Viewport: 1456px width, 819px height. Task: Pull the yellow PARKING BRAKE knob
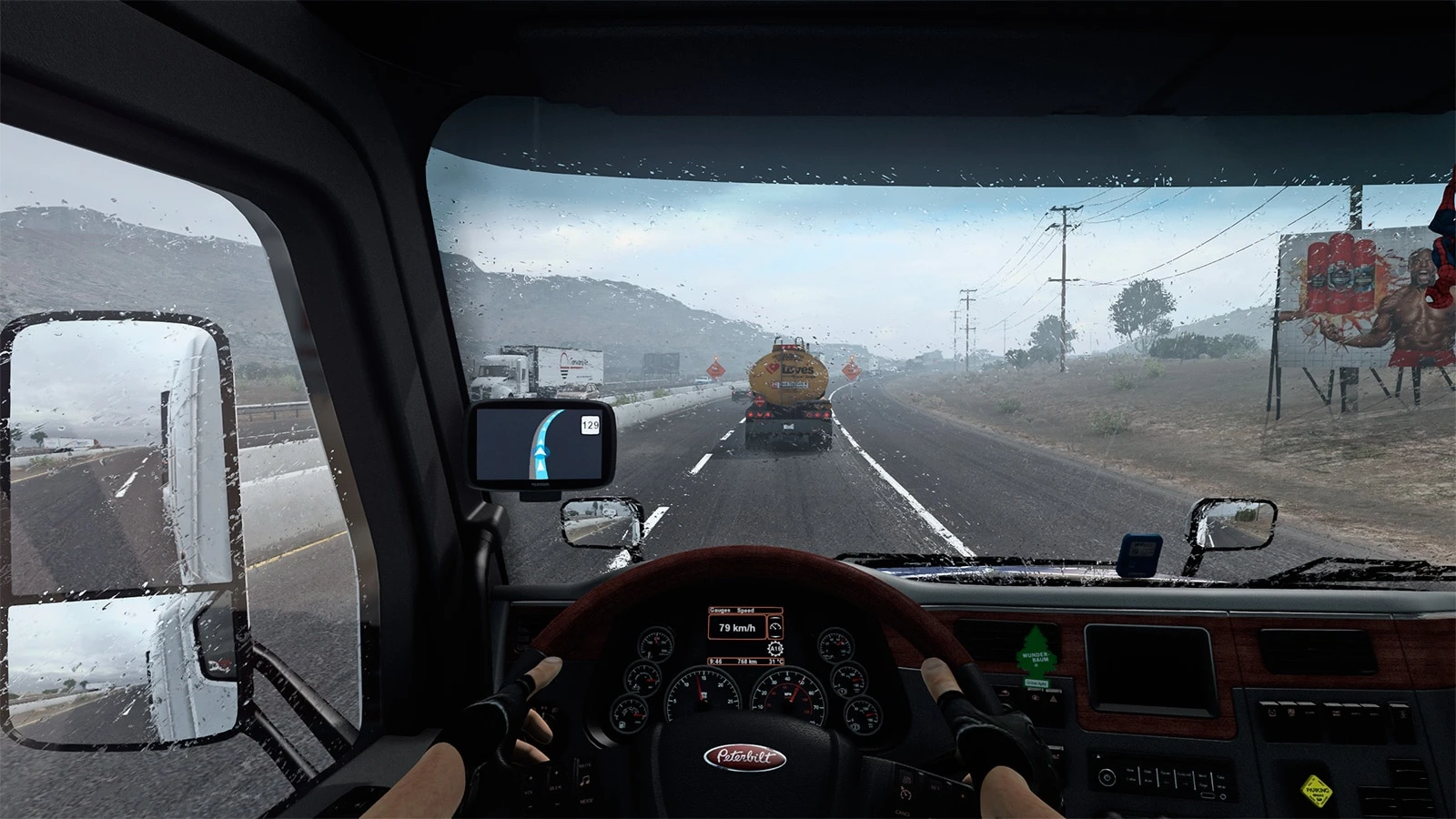point(1318,792)
